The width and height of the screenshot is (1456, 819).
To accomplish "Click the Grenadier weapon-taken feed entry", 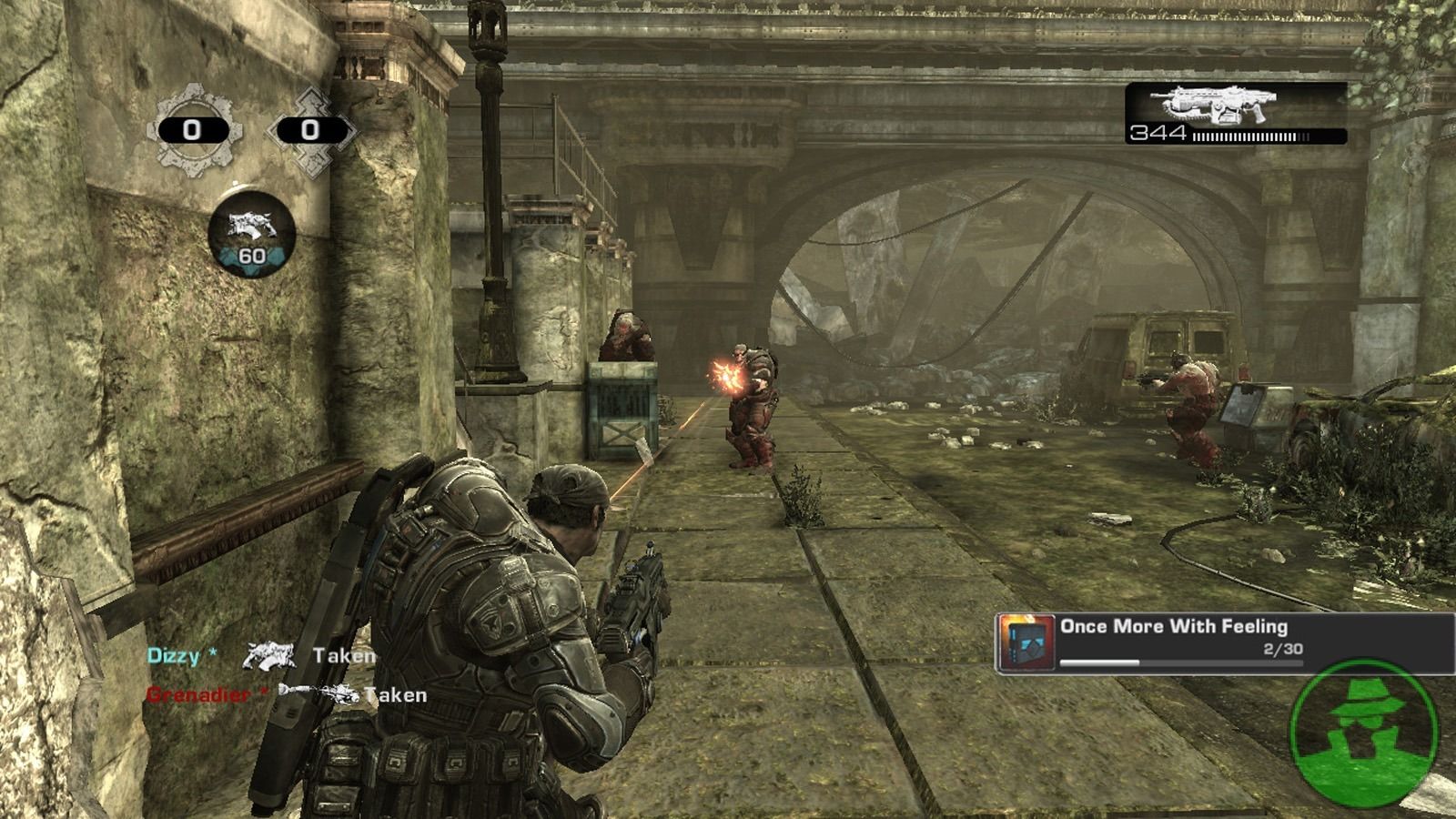I will (x=286, y=694).
